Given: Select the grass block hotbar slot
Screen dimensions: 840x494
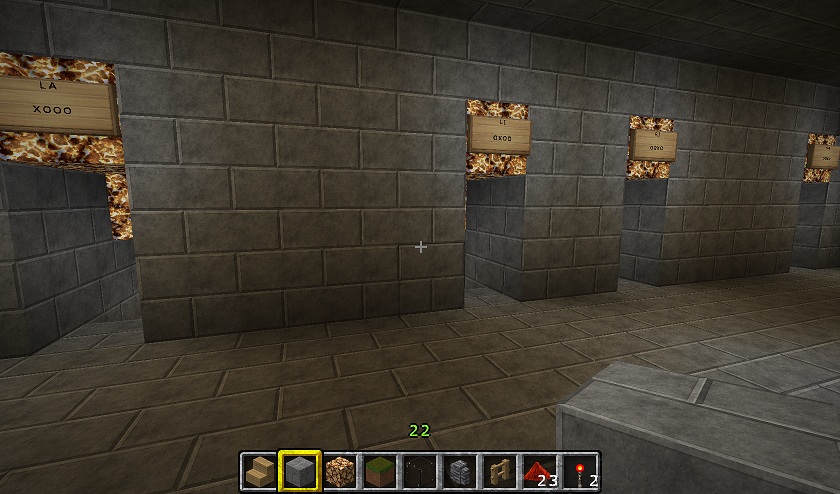Looking at the screenshot, I should click(378, 471).
